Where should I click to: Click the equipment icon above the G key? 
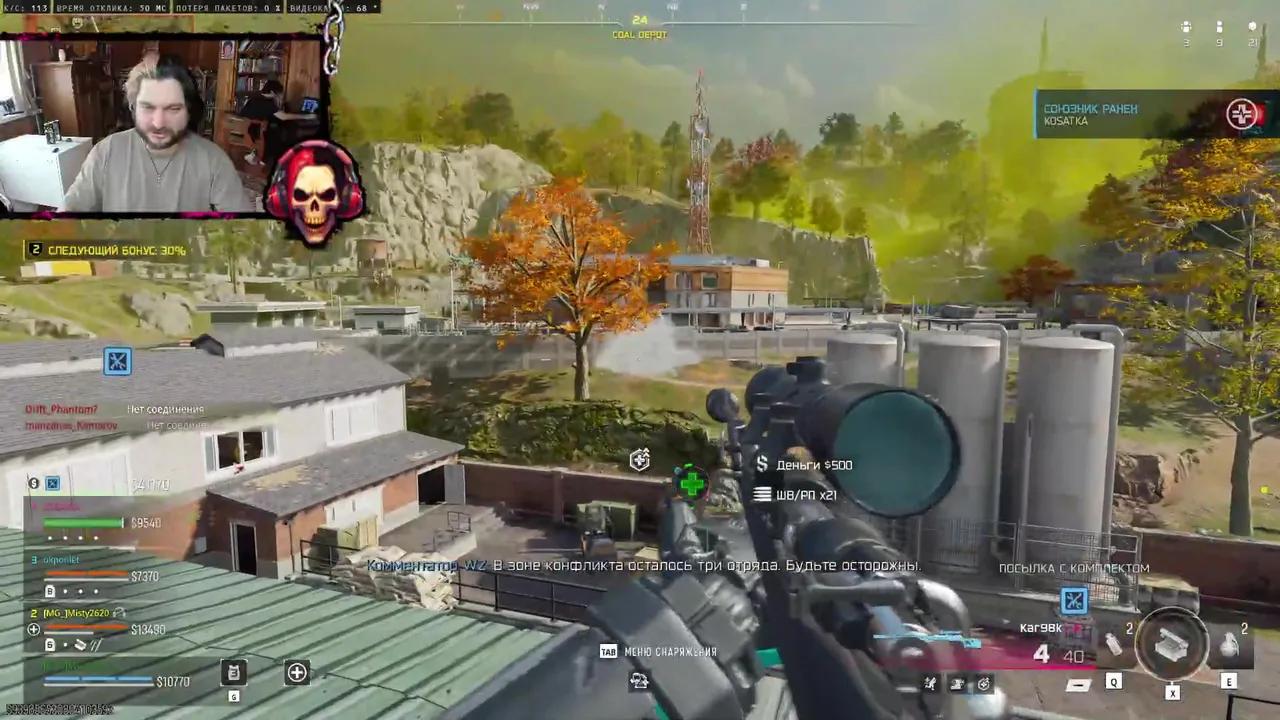pyautogui.click(x=233, y=673)
